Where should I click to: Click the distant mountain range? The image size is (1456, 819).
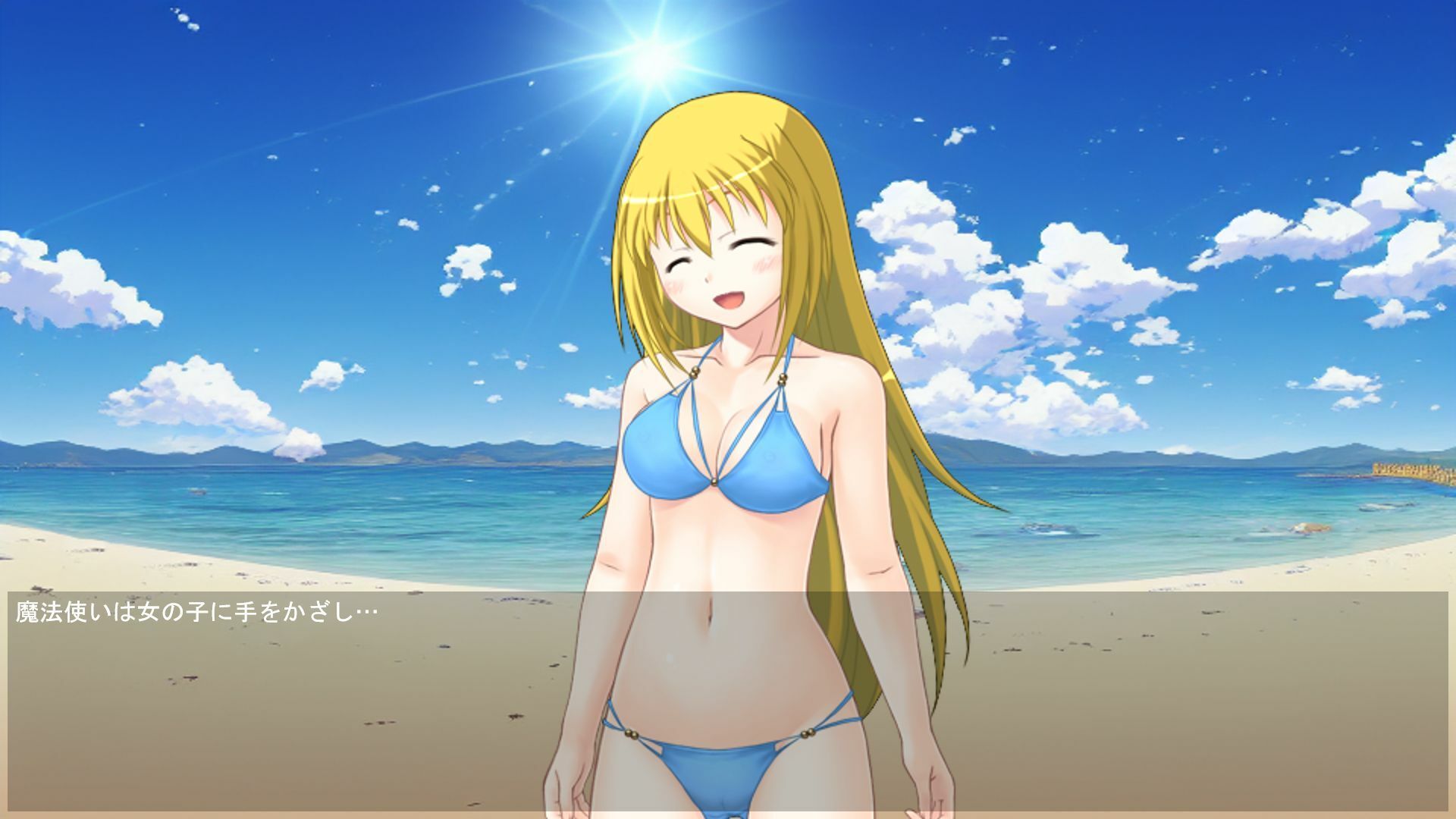point(379,447)
